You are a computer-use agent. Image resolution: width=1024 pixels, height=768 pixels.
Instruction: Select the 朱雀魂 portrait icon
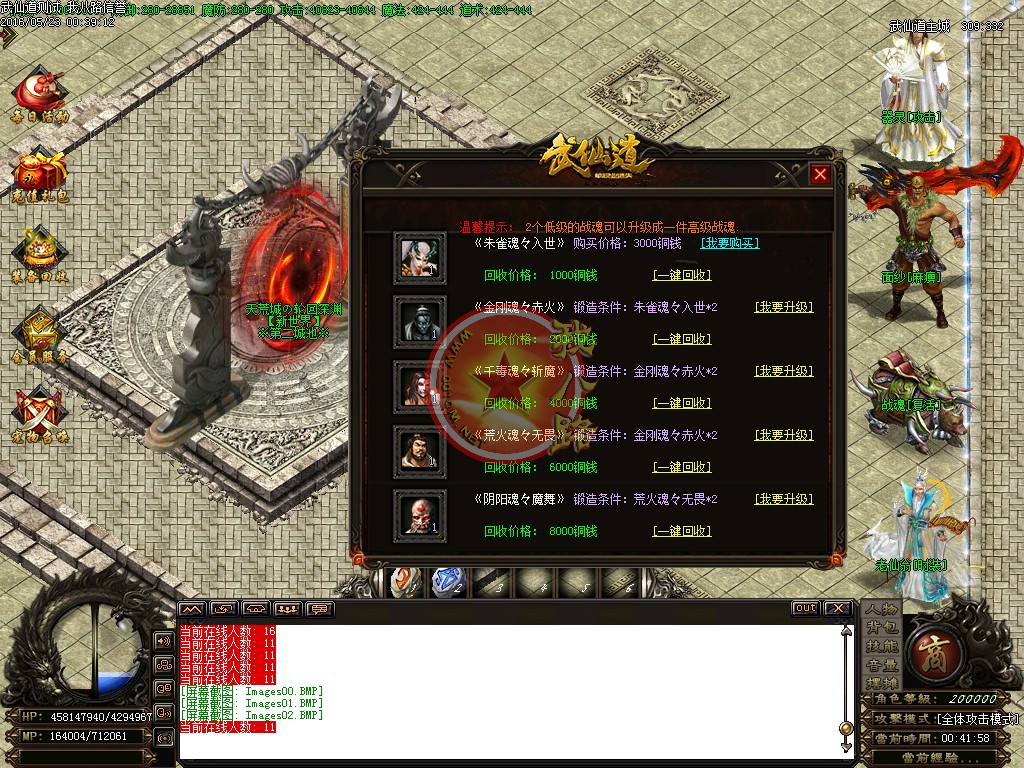click(420, 256)
